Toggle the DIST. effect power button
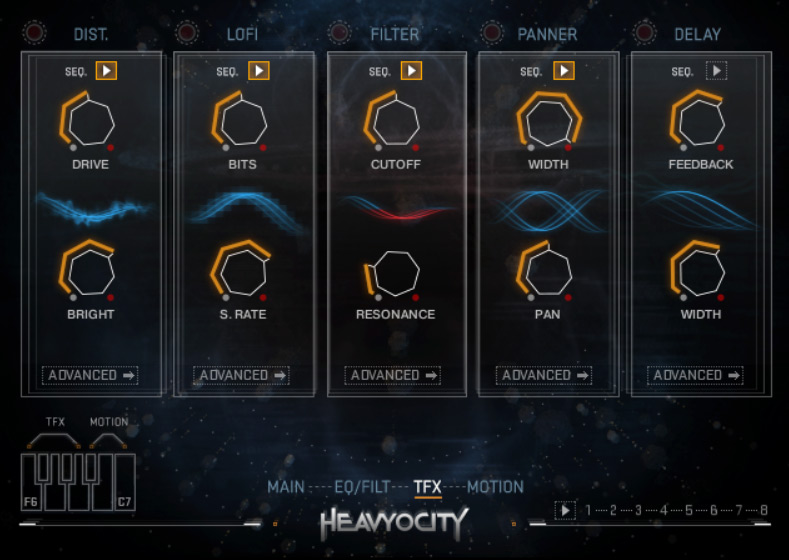Image resolution: width=789 pixels, height=560 pixels. point(35,33)
